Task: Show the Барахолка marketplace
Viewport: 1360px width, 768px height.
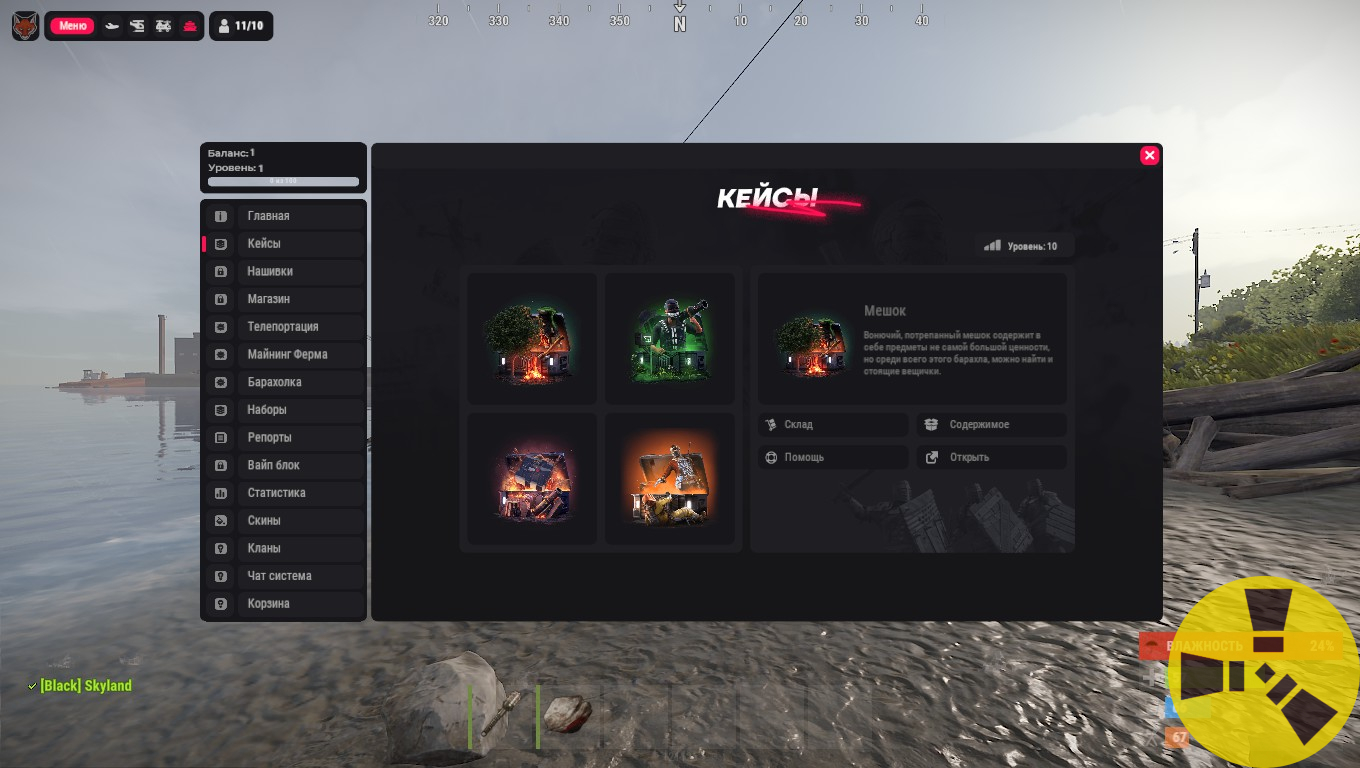Action: tap(284, 382)
